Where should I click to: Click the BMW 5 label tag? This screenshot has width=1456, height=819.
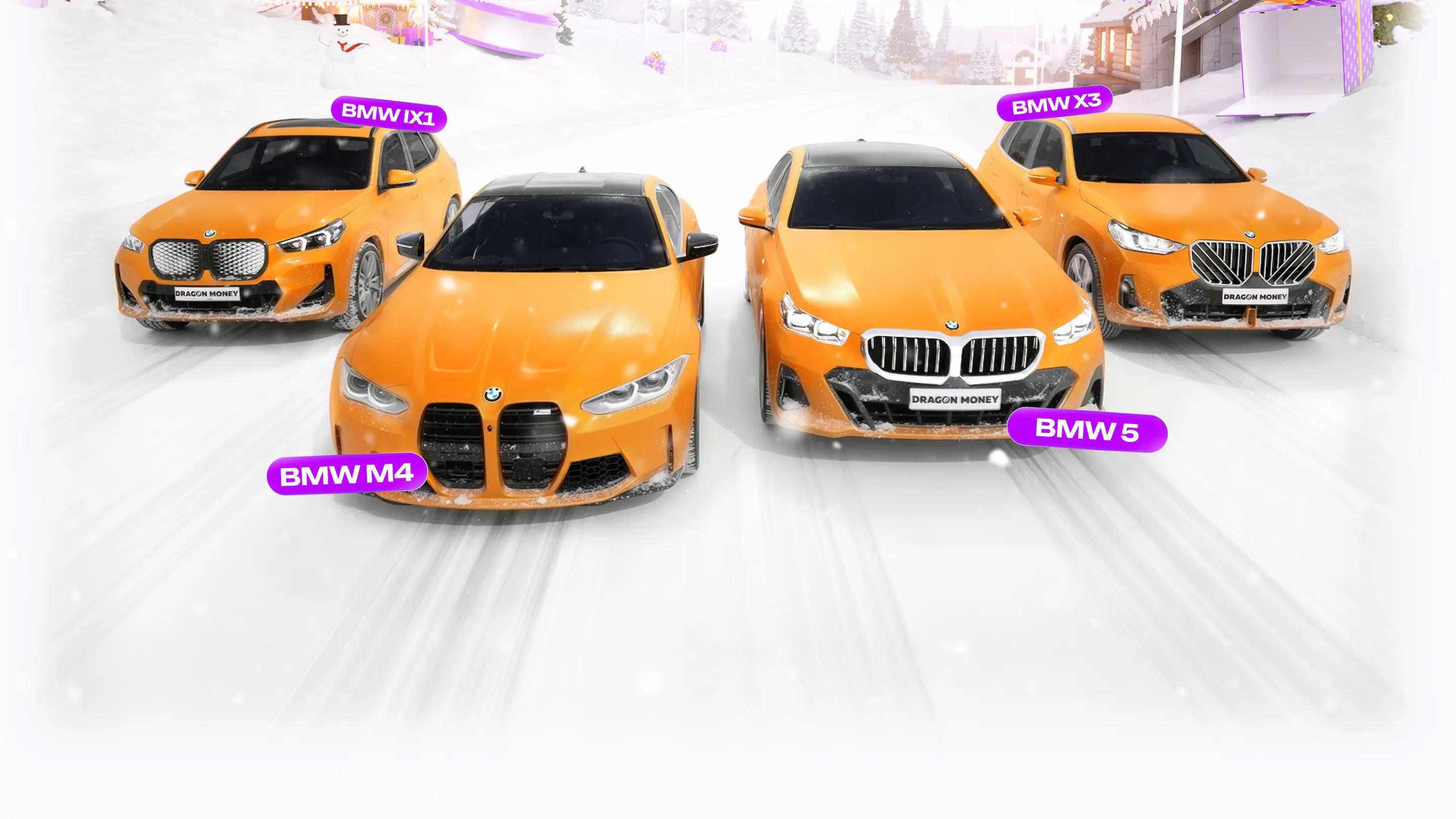click(x=1086, y=430)
